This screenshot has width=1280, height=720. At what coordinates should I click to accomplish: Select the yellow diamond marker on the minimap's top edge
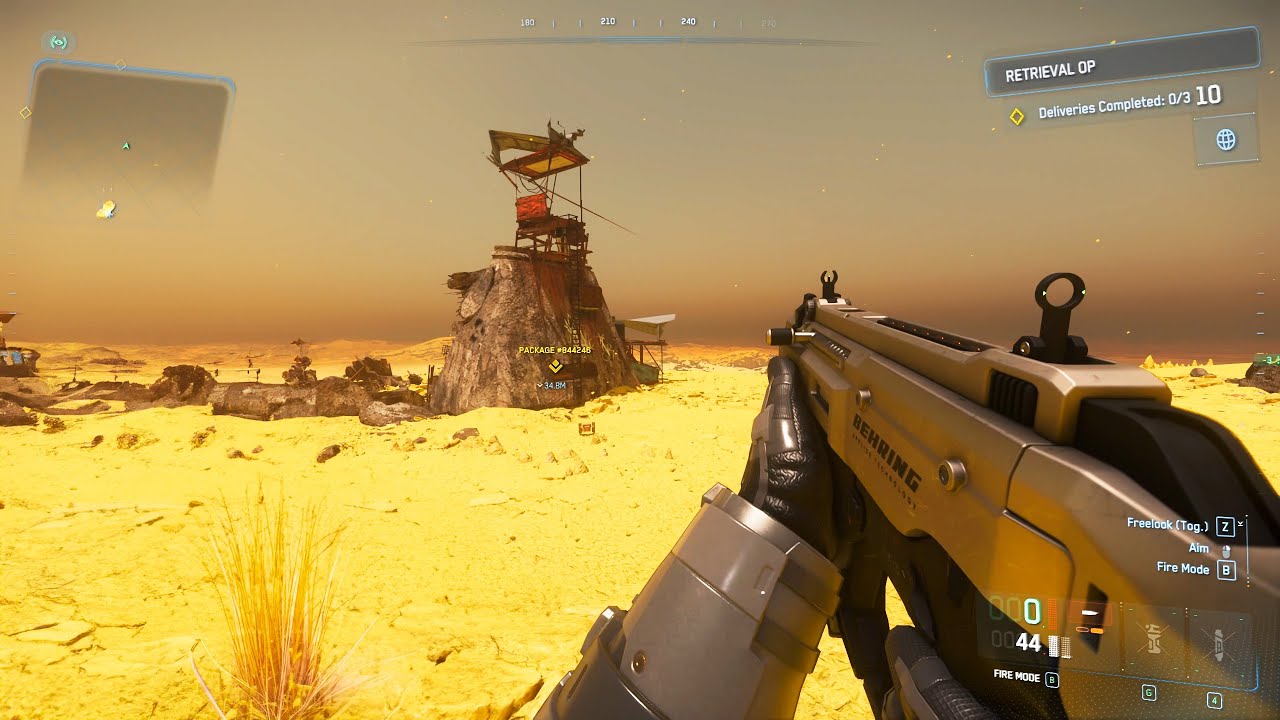click(120, 65)
